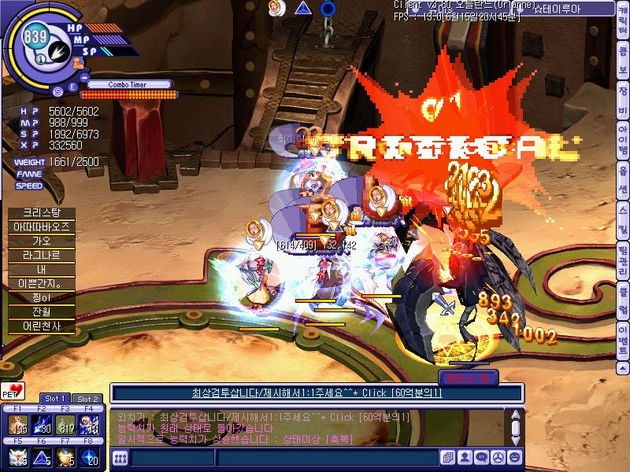
Task: Click the blue triangle icon at top
Action: coord(303,8)
